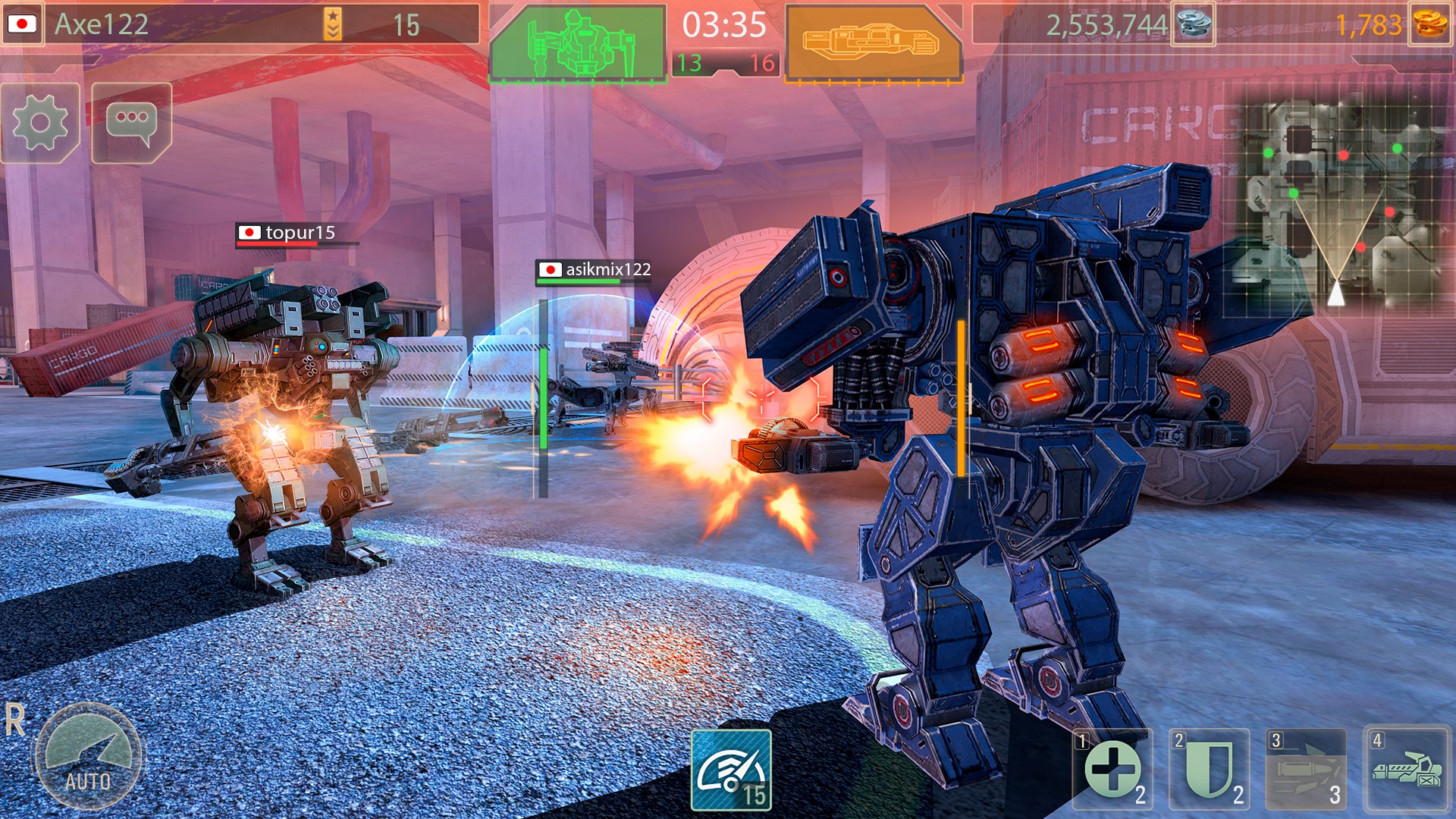Select the green team mech panel

[x=578, y=42]
